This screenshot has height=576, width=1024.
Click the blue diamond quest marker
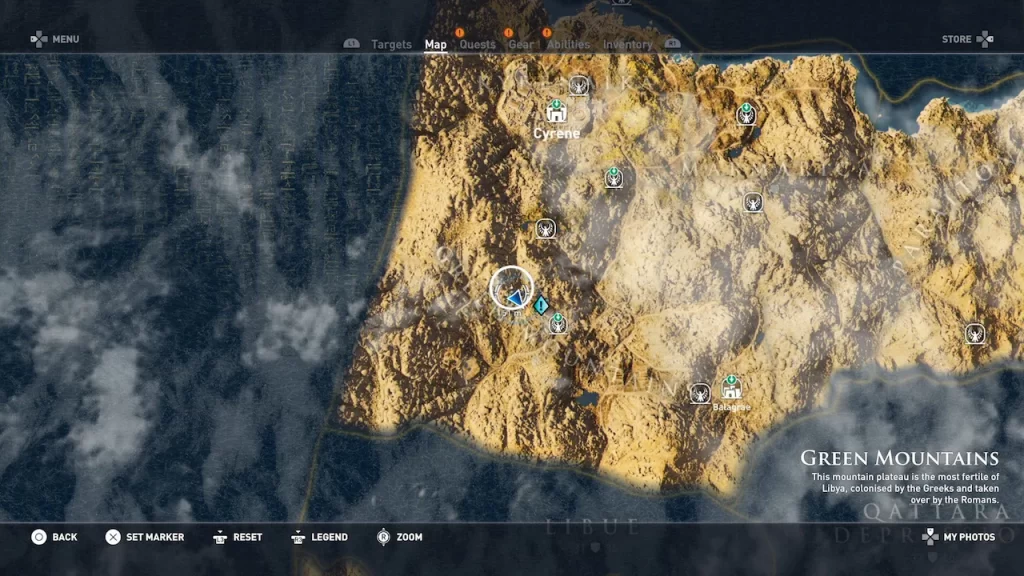pyautogui.click(x=541, y=305)
